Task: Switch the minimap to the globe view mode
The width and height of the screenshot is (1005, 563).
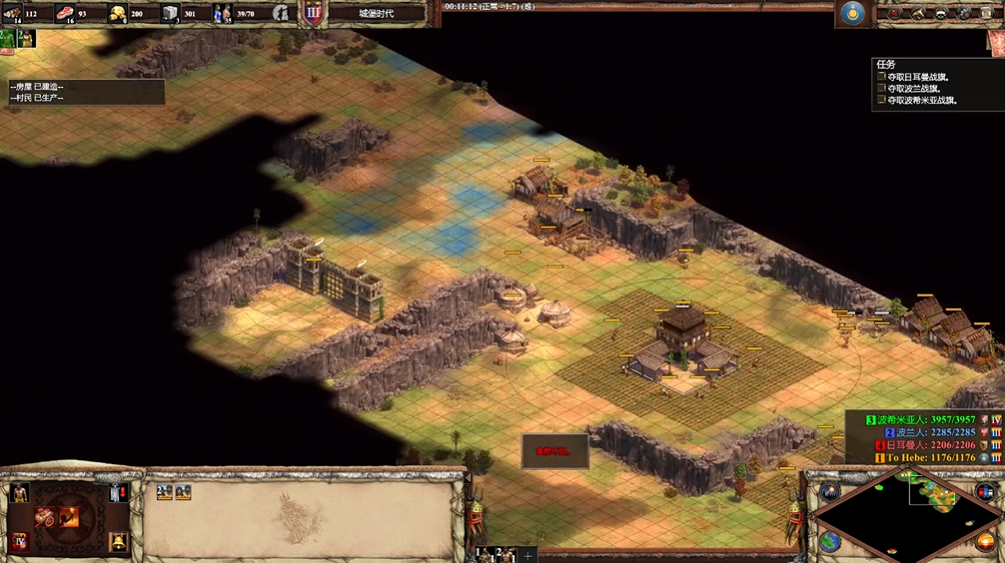Action: (x=830, y=542)
